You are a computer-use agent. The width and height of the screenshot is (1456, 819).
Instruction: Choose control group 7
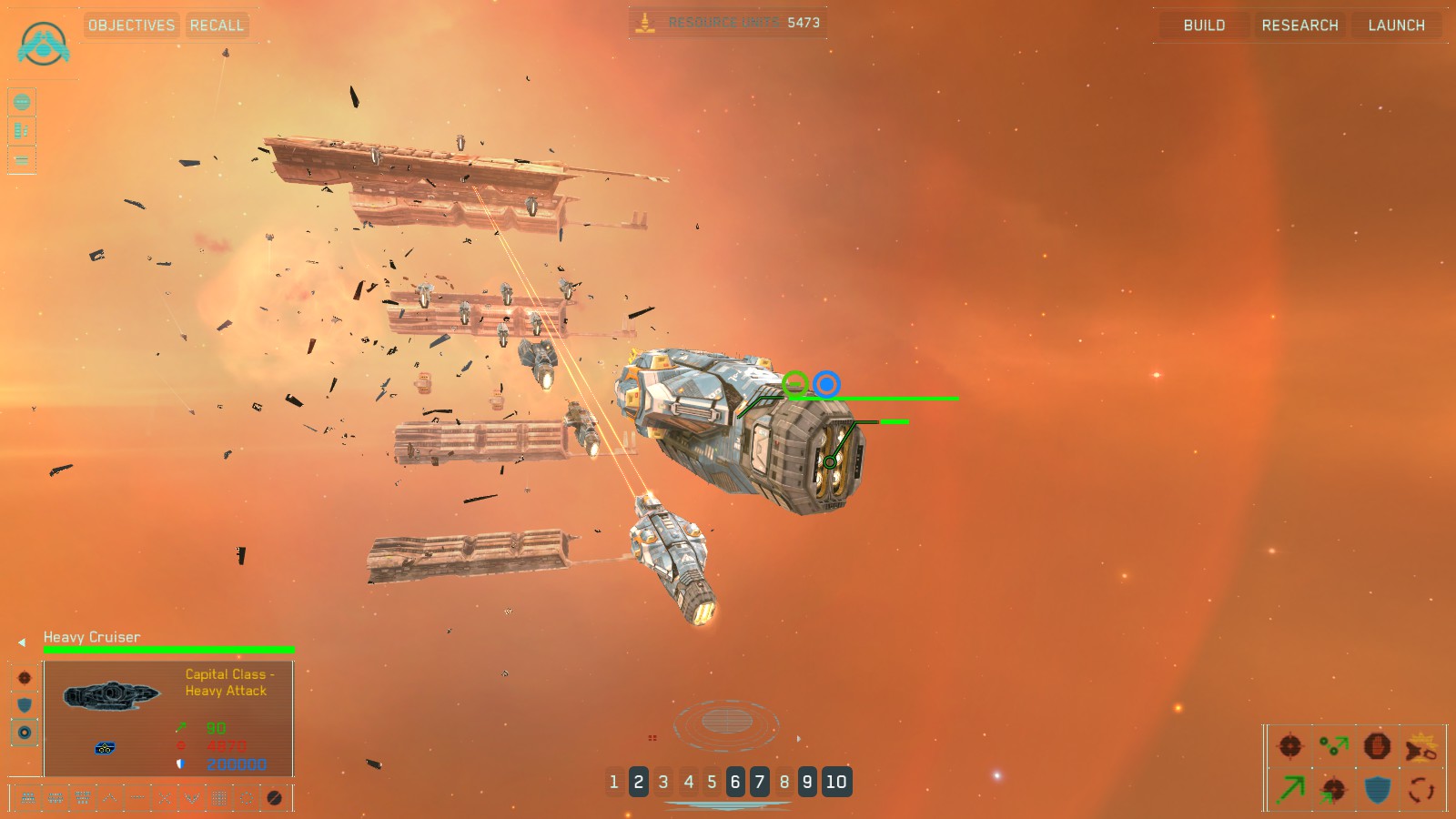tap(760, 782)
